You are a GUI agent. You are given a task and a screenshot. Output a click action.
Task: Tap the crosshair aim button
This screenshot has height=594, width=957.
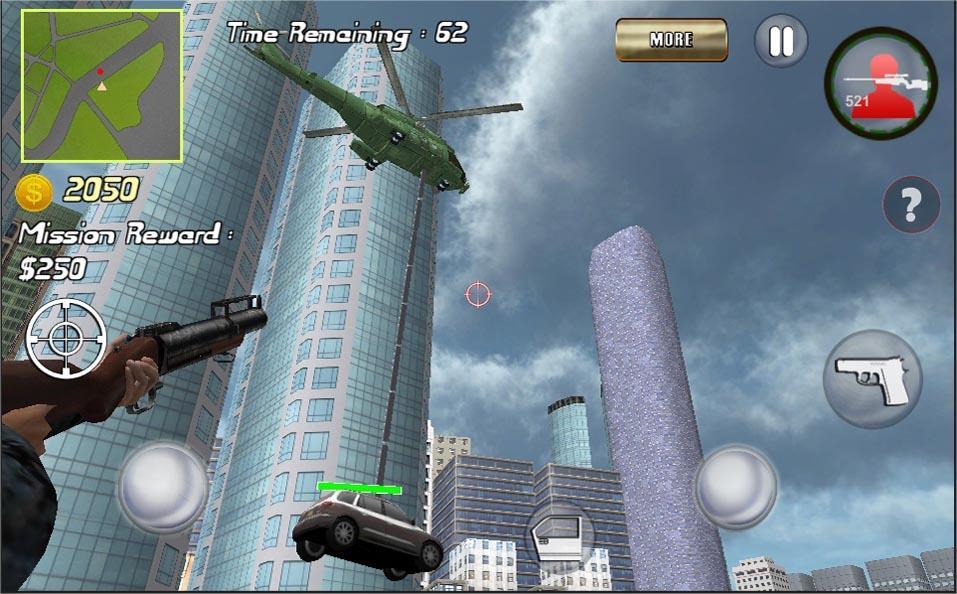(67, 337)
